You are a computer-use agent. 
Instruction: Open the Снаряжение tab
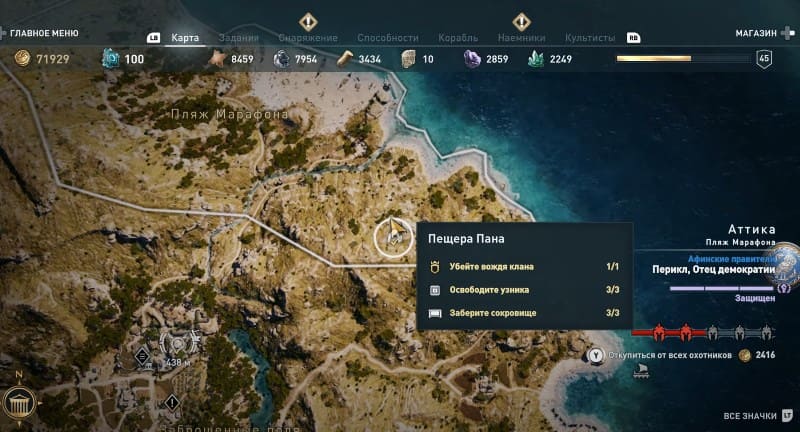308,38
